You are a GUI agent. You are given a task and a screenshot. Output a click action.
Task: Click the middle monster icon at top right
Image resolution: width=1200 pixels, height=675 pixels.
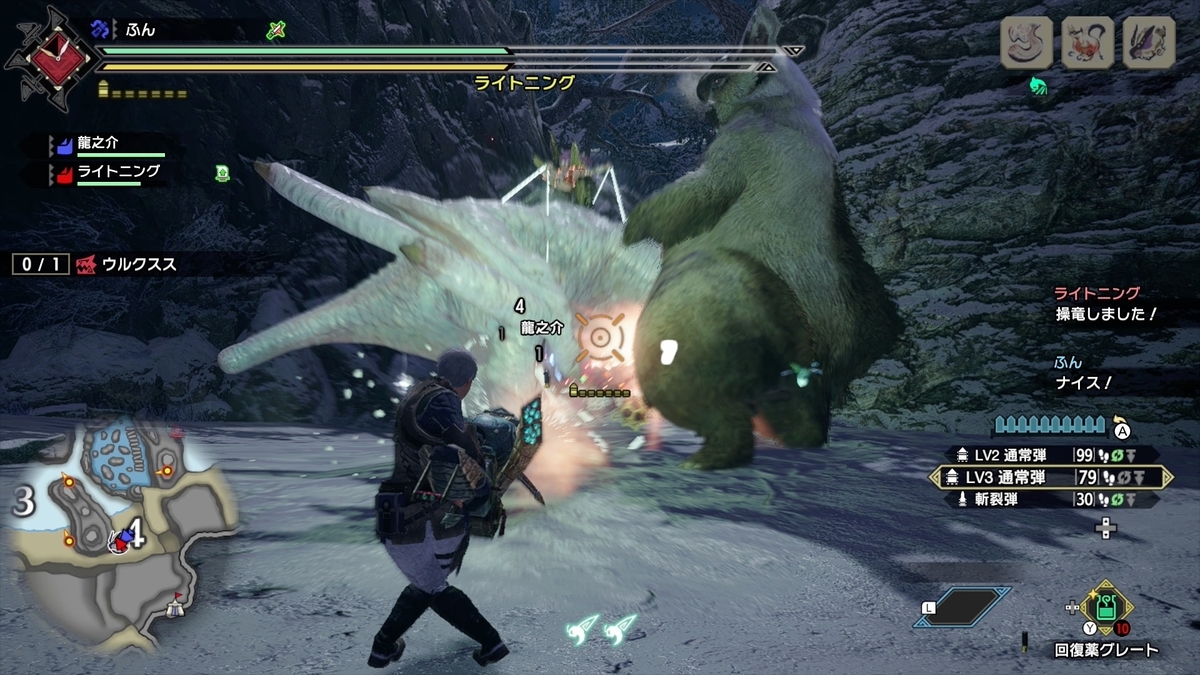(1088, 43)
